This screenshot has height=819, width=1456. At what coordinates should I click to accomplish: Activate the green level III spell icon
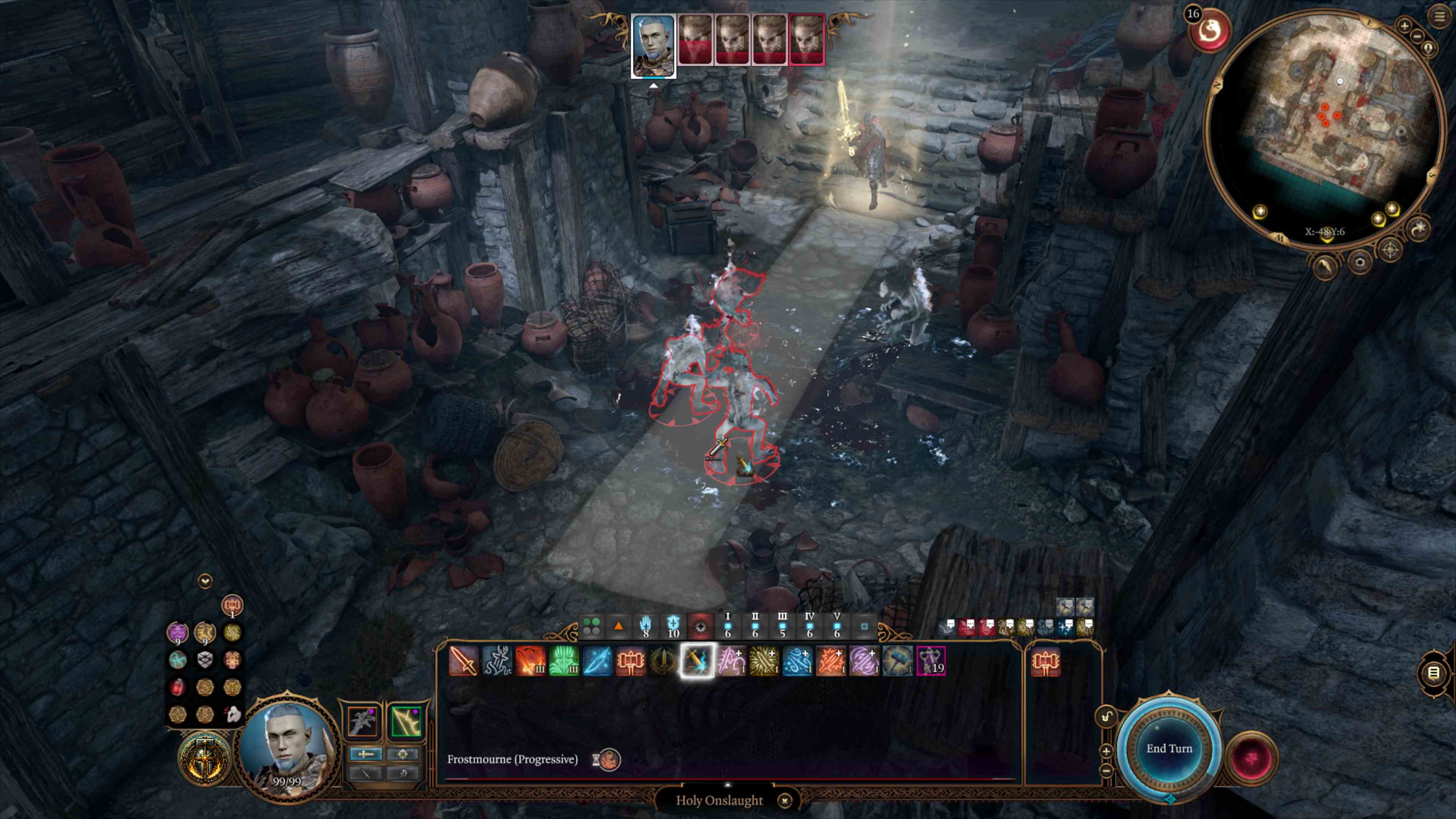pos(563,661)
